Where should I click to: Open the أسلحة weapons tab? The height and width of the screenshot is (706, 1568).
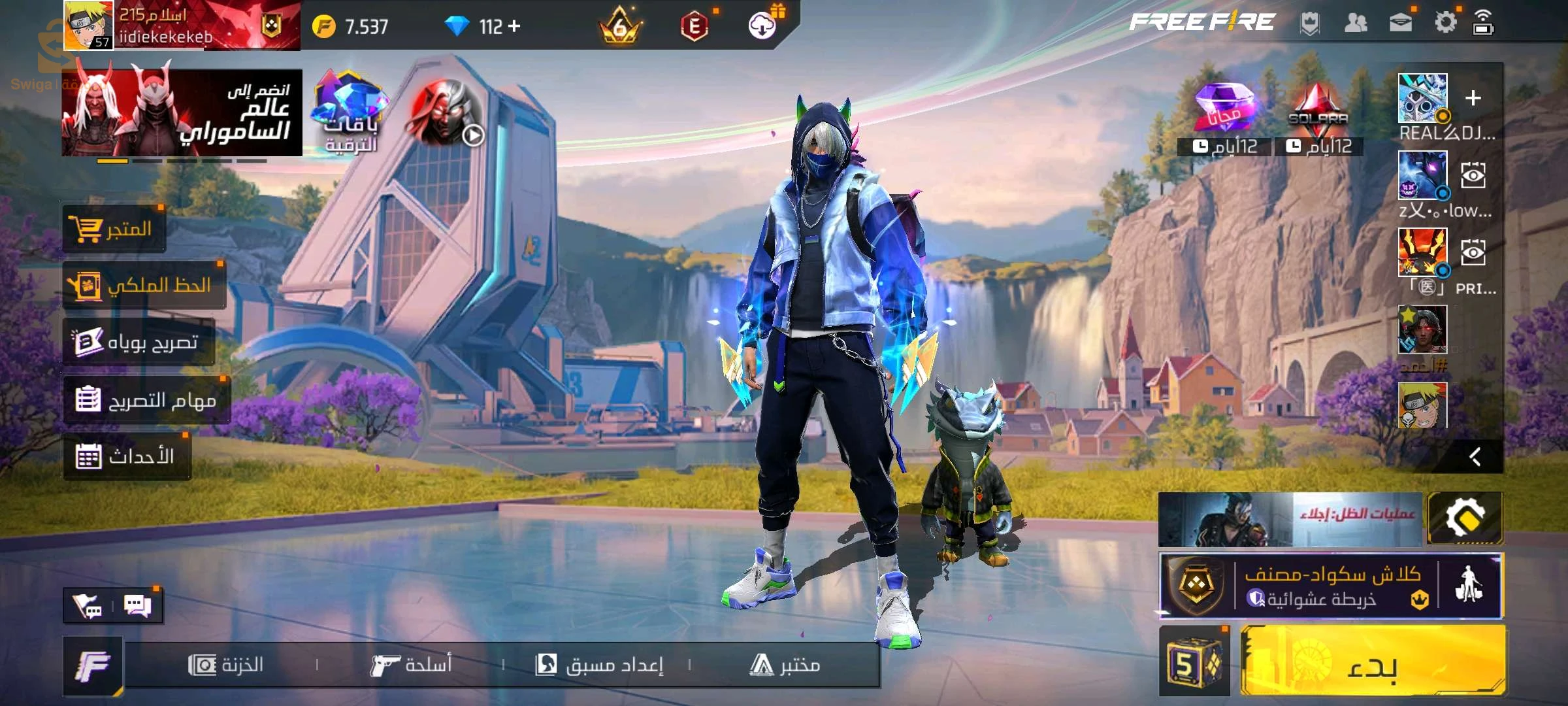412,665
